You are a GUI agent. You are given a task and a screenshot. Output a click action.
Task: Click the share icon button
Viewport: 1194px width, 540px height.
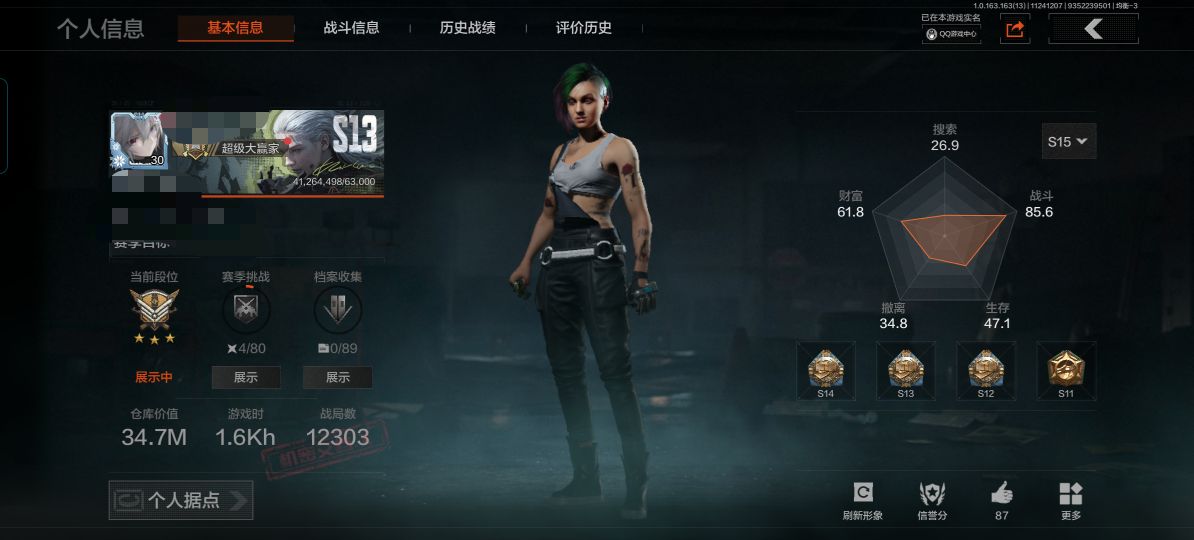pyautogui.click(x=1014, y=30)
